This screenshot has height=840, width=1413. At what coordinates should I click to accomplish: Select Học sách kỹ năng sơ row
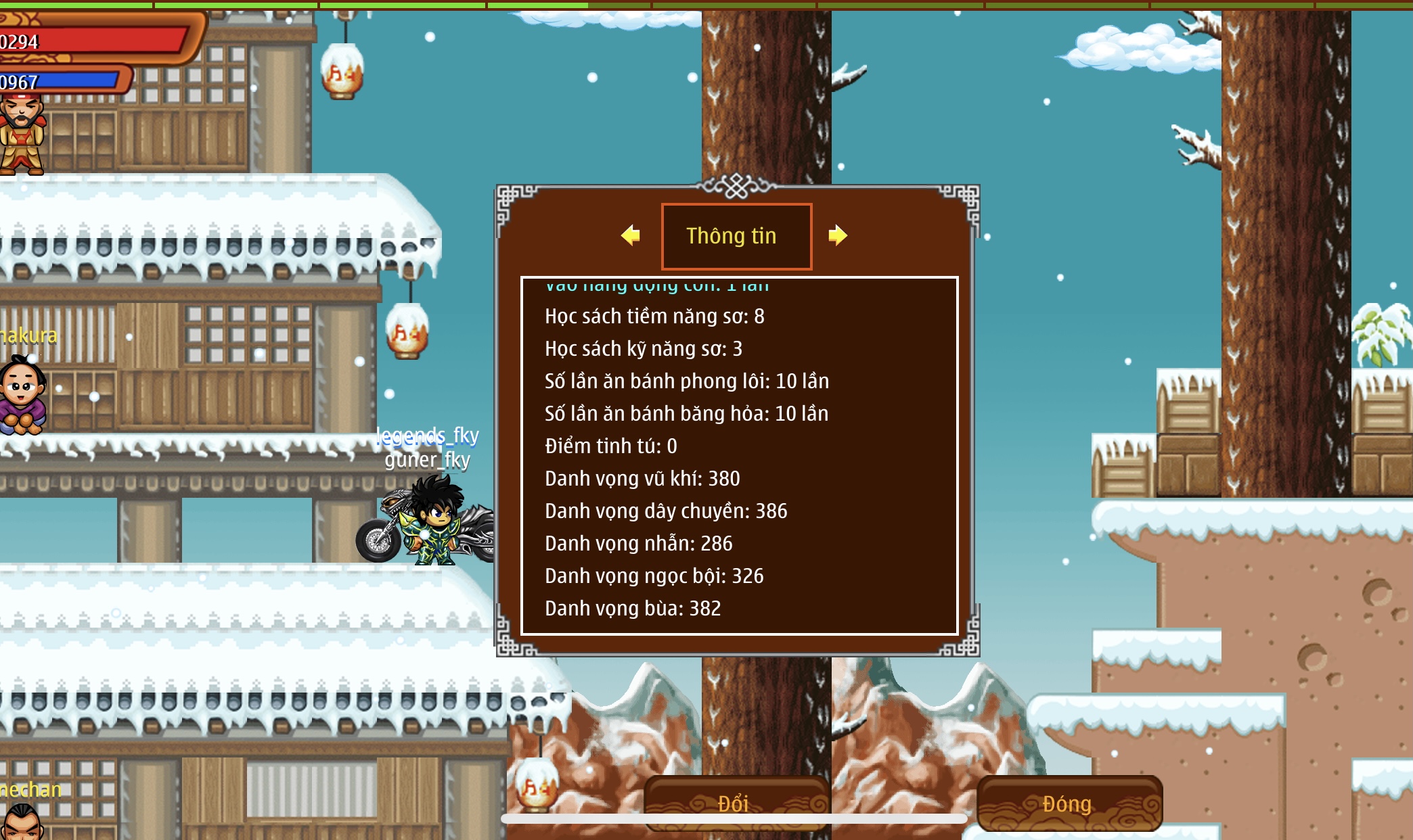(x=643, y=349)
